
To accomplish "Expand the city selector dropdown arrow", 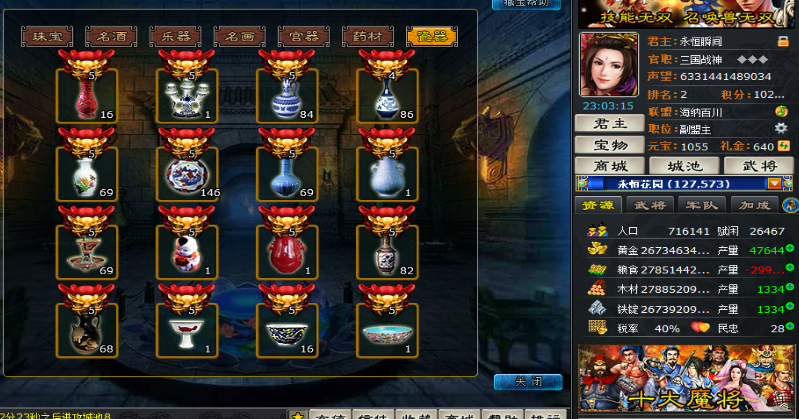I will pos(773,184).
